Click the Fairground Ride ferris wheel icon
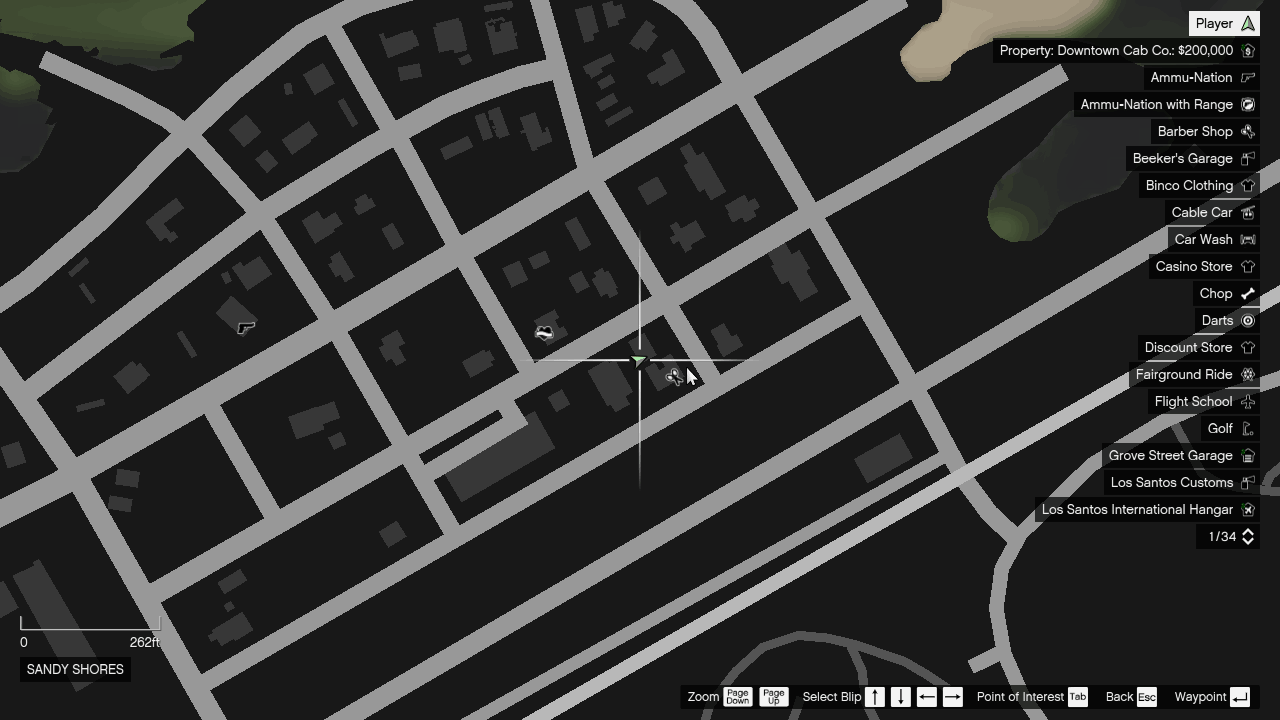 coord(1248,374)
